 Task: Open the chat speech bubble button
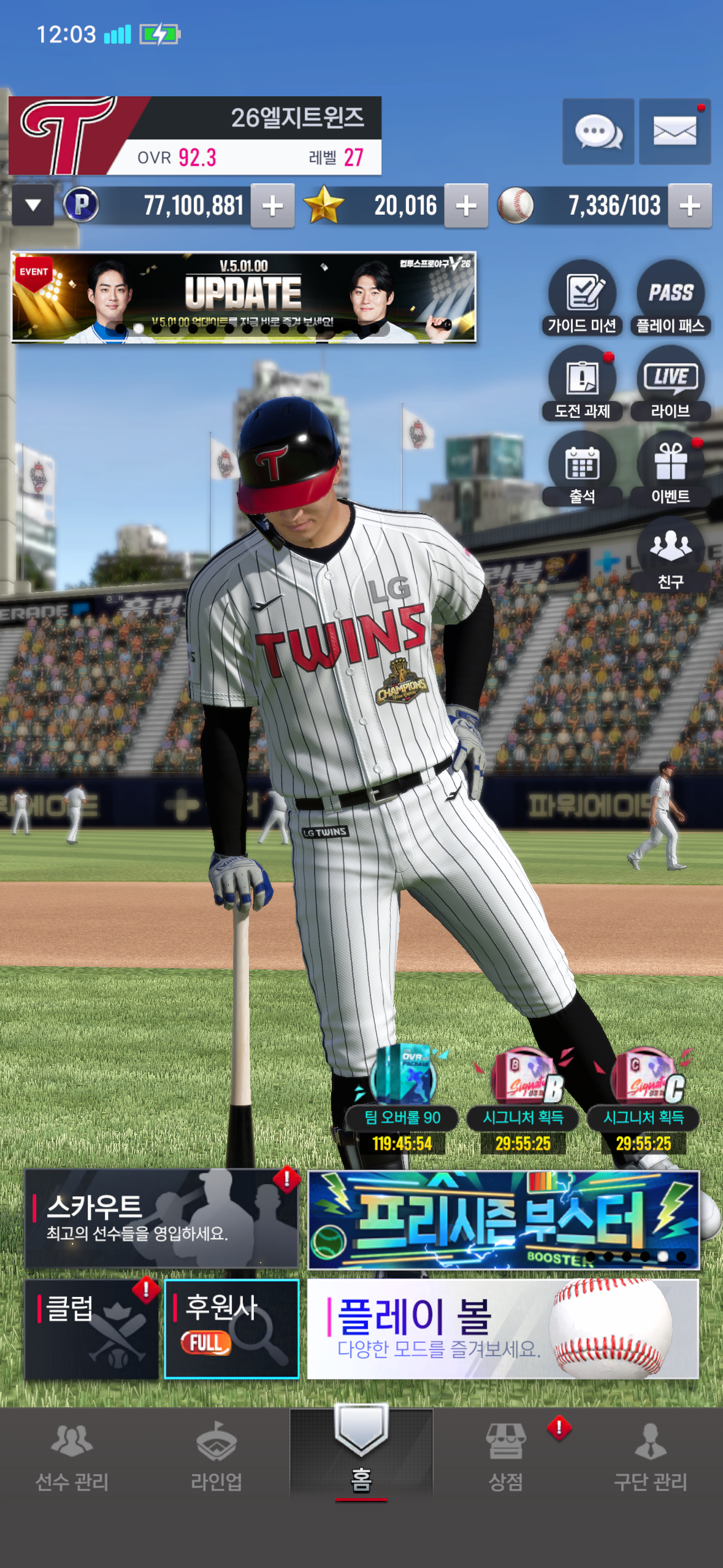(x=598, y=131)
